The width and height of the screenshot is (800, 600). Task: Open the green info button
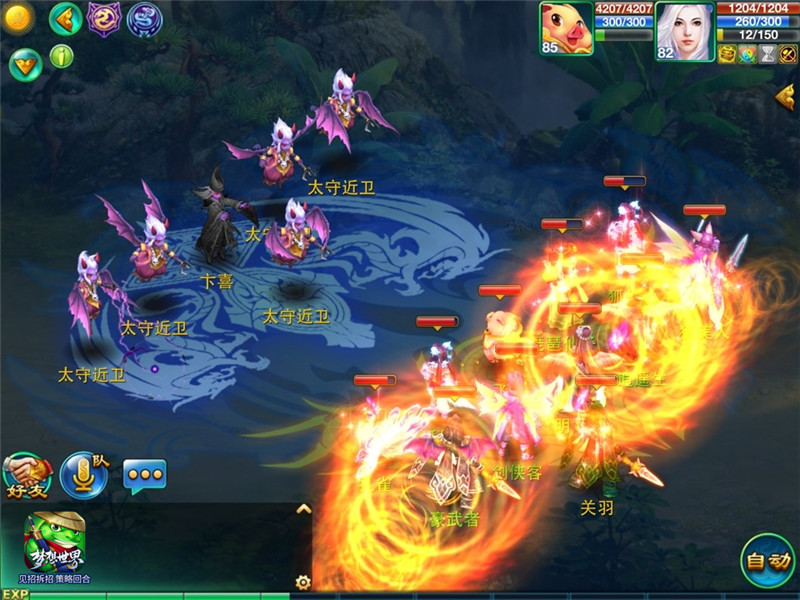[x=62, y=56]
